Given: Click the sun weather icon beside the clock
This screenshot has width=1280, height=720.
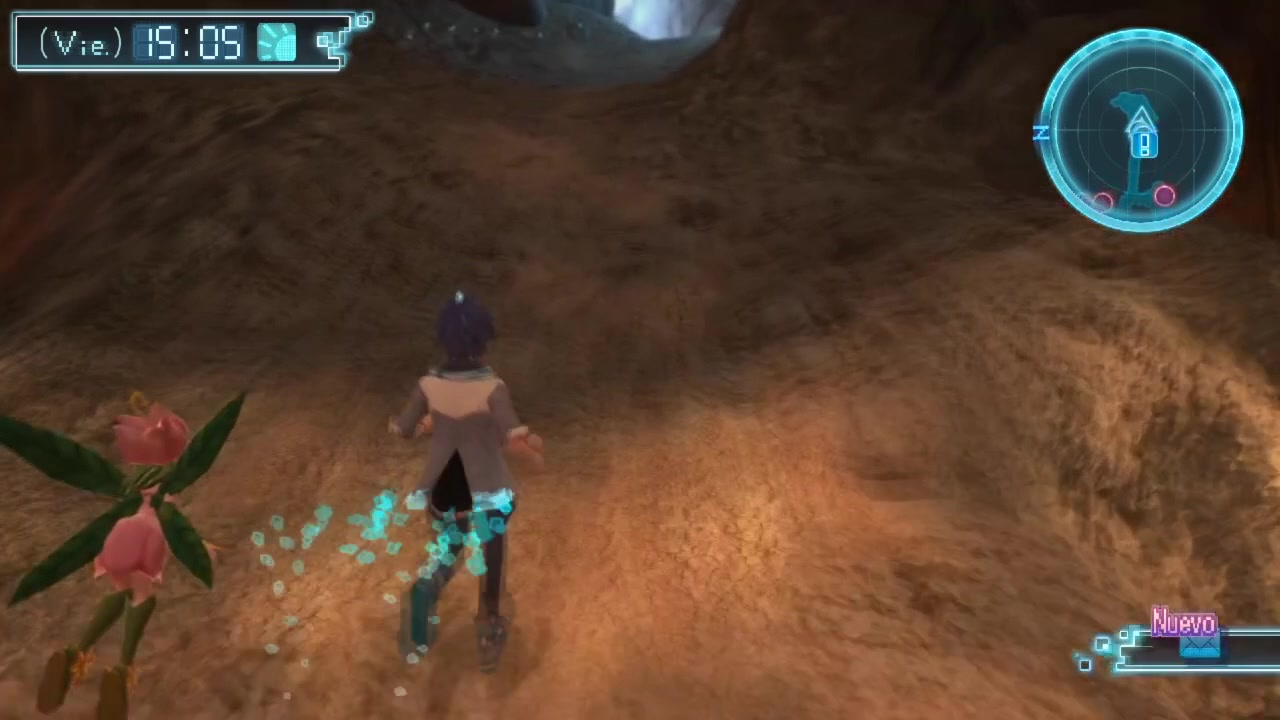Looking at the screenshot, I should tap(277, 42).
